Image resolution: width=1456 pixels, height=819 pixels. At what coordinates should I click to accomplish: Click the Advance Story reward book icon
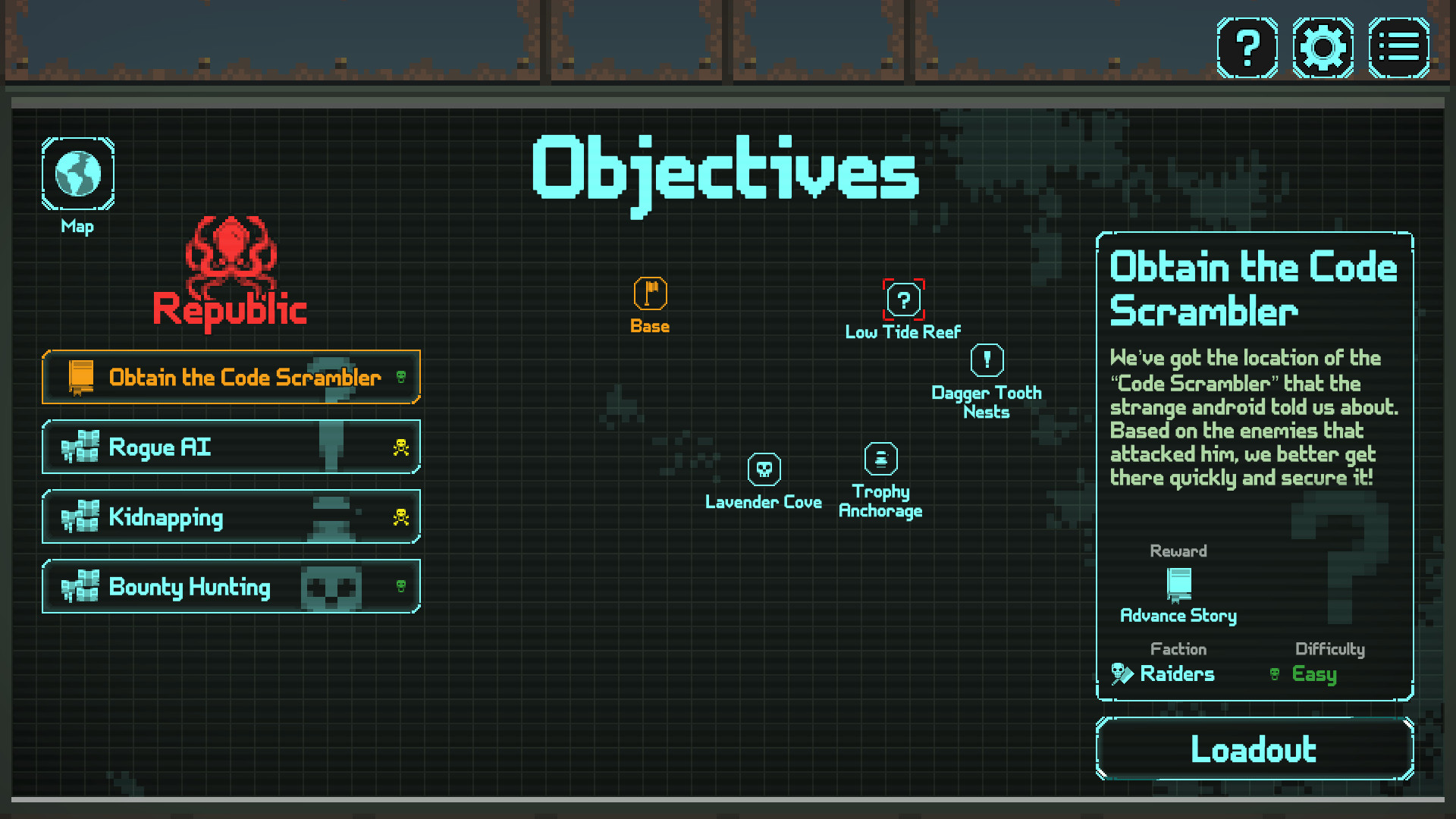point(1178,585)
